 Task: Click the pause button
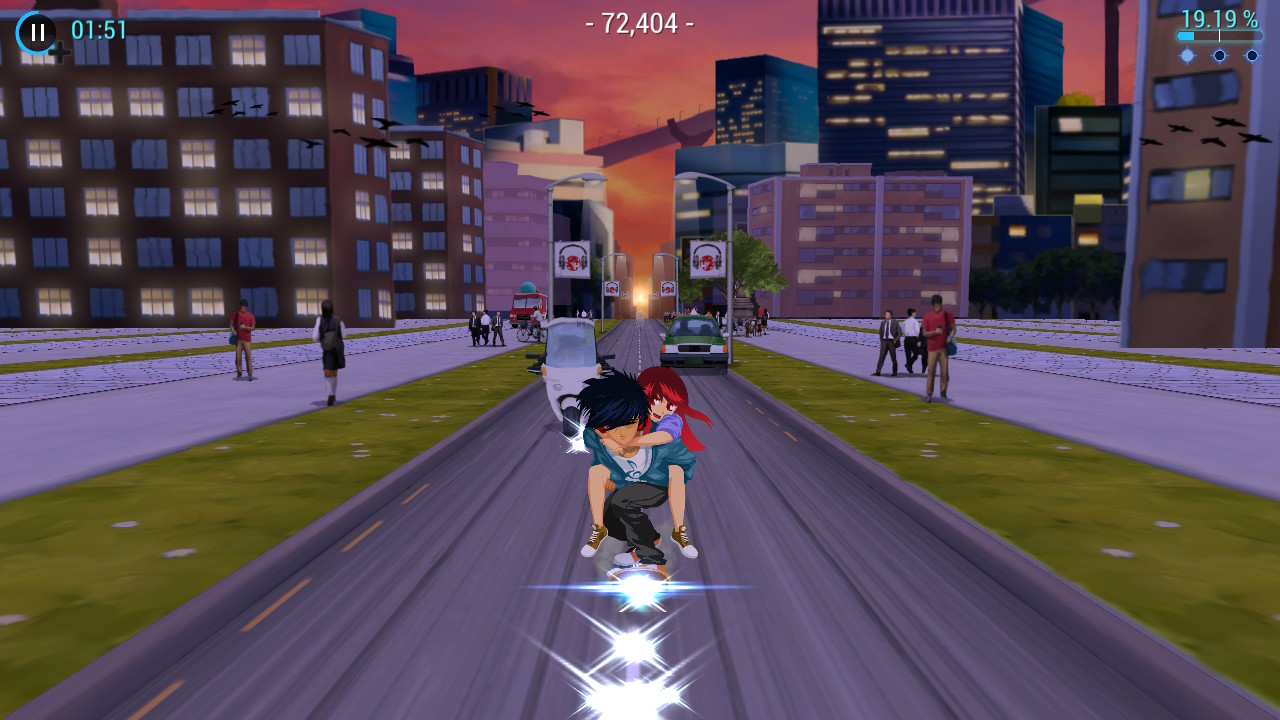(x=36, y=28)
